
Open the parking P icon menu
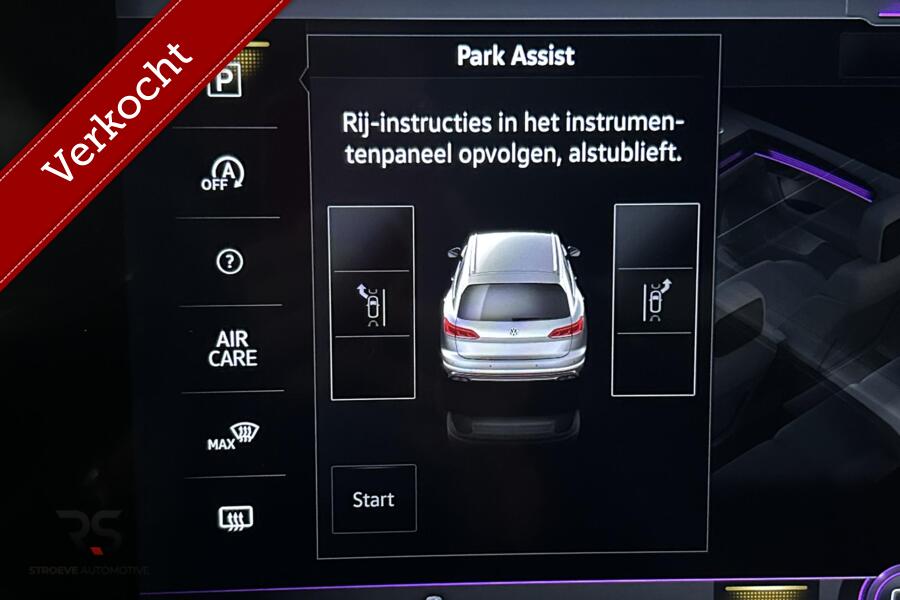coord(225,82)
